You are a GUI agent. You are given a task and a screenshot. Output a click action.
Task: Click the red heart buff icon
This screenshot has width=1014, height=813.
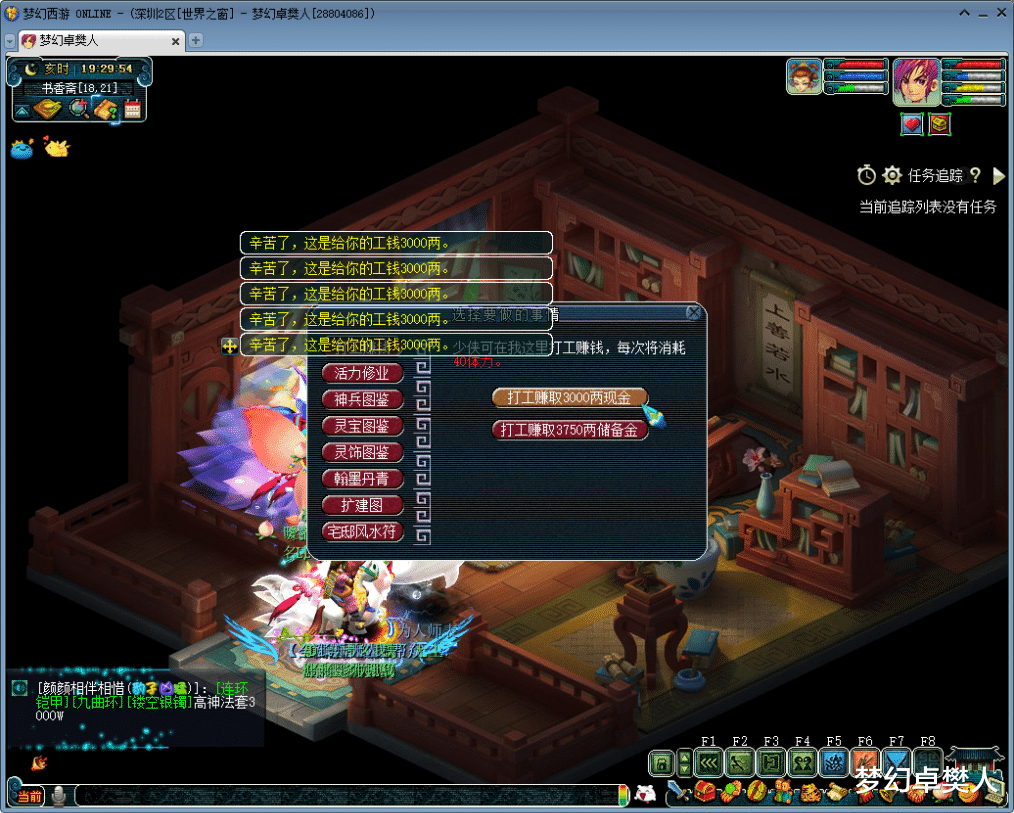coord(911,124)
